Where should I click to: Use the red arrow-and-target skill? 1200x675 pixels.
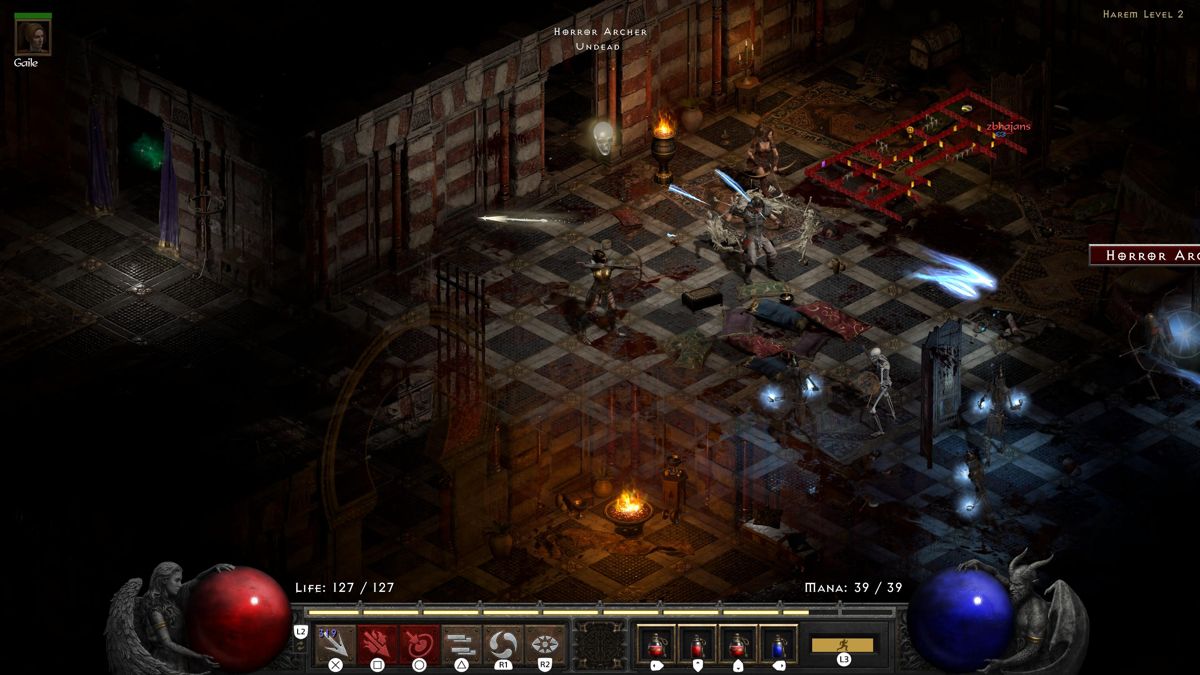(419, 644)
